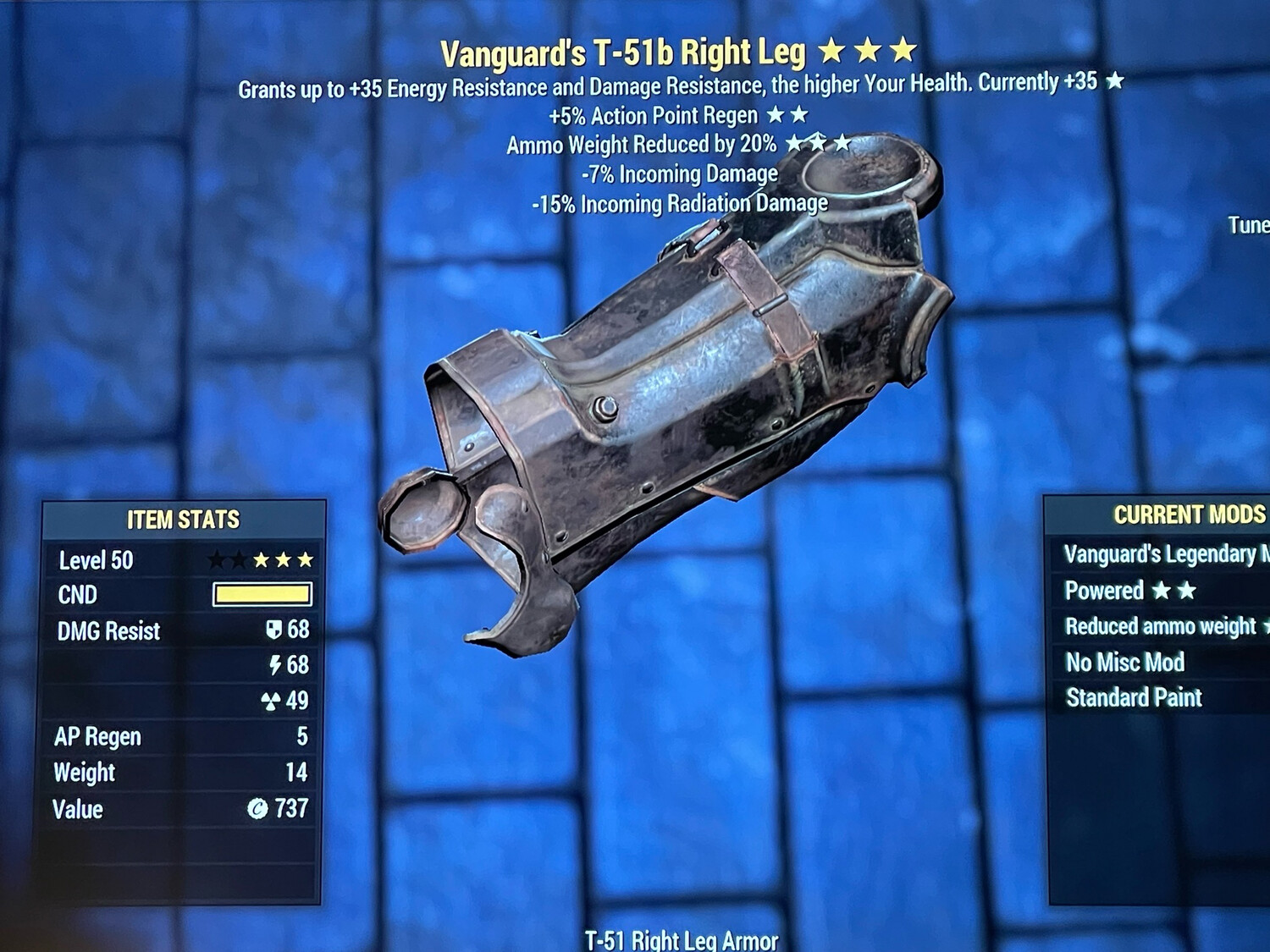Click the radiation hazard icon showing 49

[x=272, y=701]
